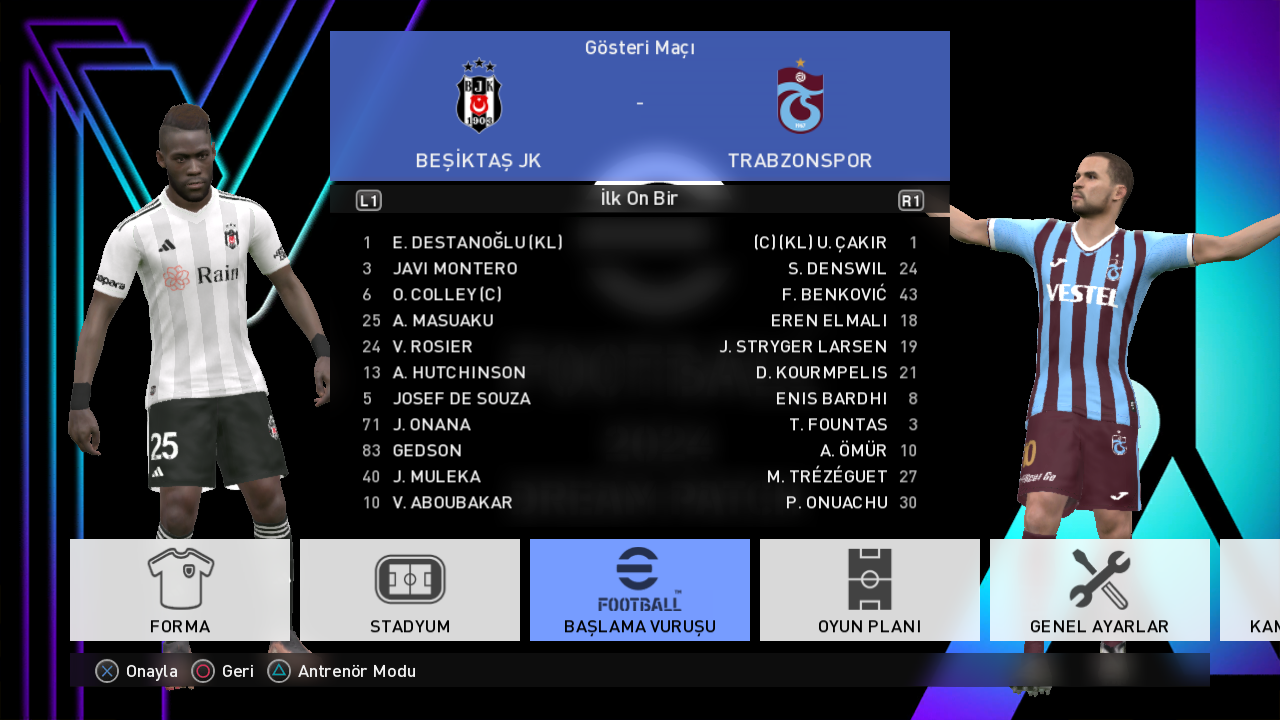This screenshot has width=1280, height=720.
Task: Choose Başlama Vuruşu to kick off
Action: pos(640,590)
